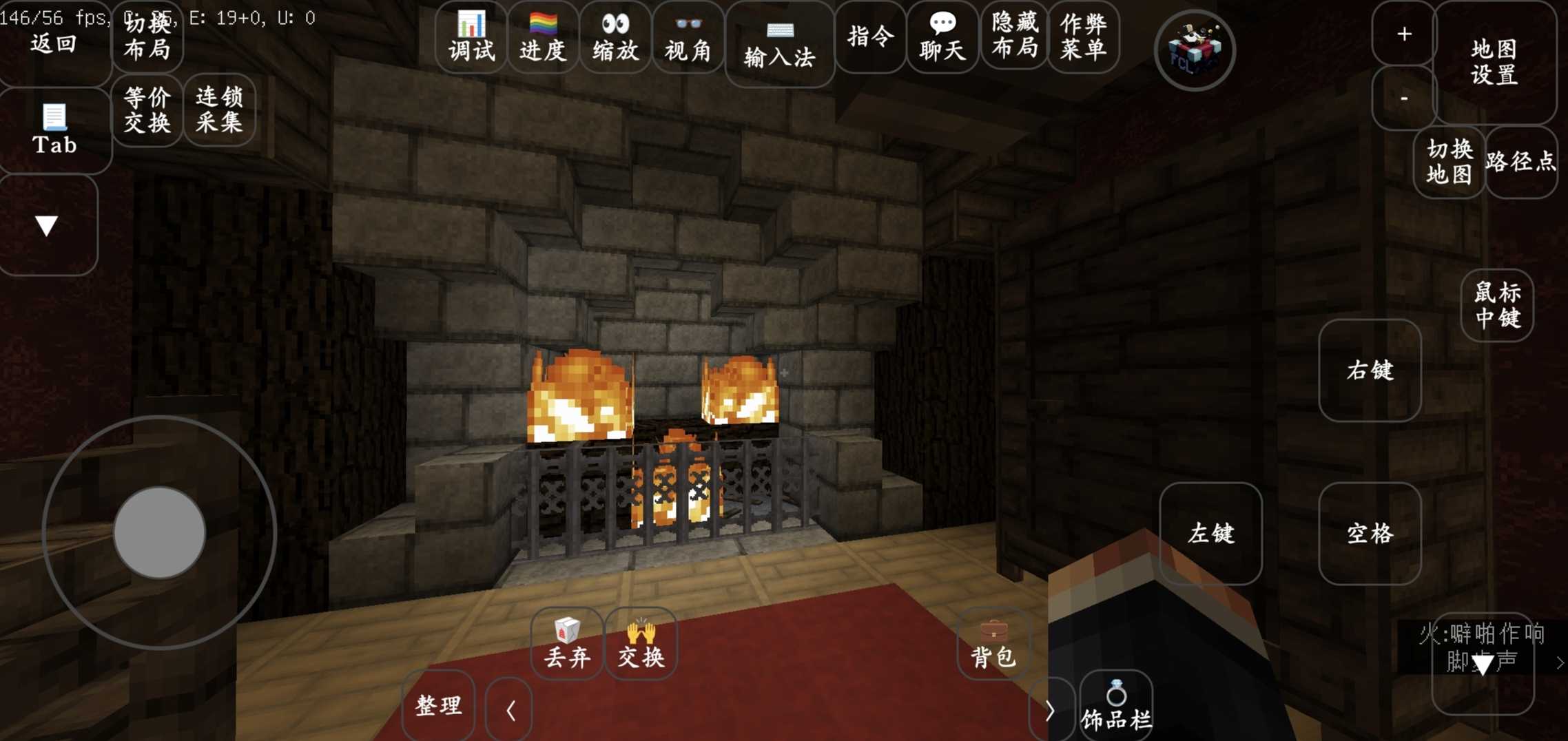Open the 背包 backpack inventory
Screen dimensions: 1568x741
coord(993,644)
